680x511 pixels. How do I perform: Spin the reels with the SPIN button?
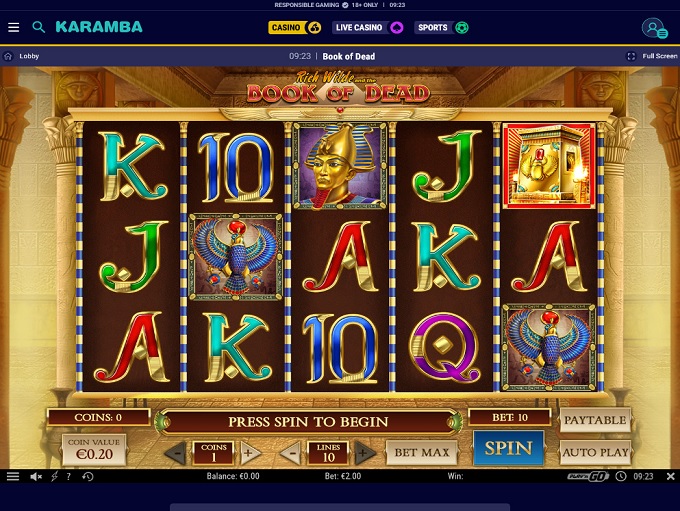[x=508, y=448]
